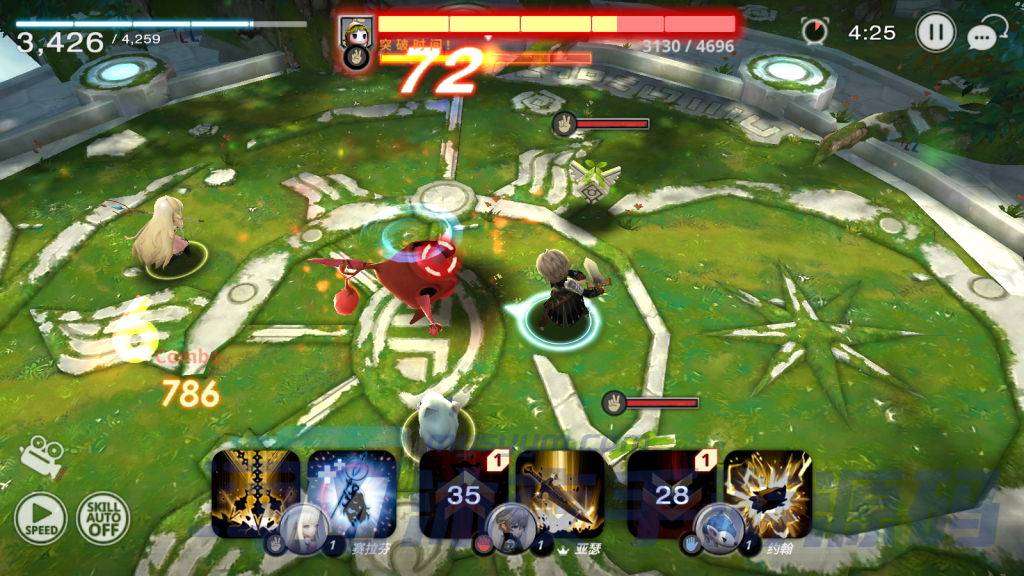Toggle the battle SPEED button
Viewport: 1024px width, 576px height.
[x=41, y=519]
